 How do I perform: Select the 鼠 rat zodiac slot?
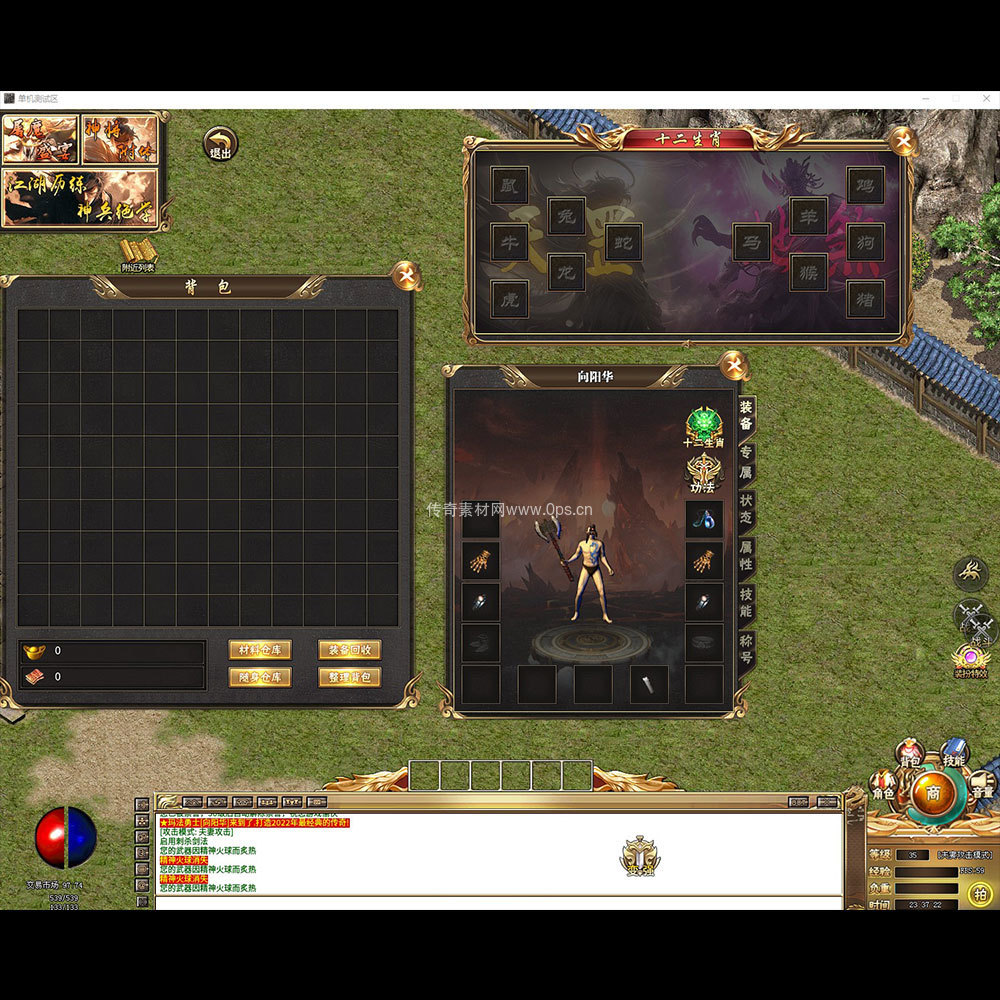509,185
